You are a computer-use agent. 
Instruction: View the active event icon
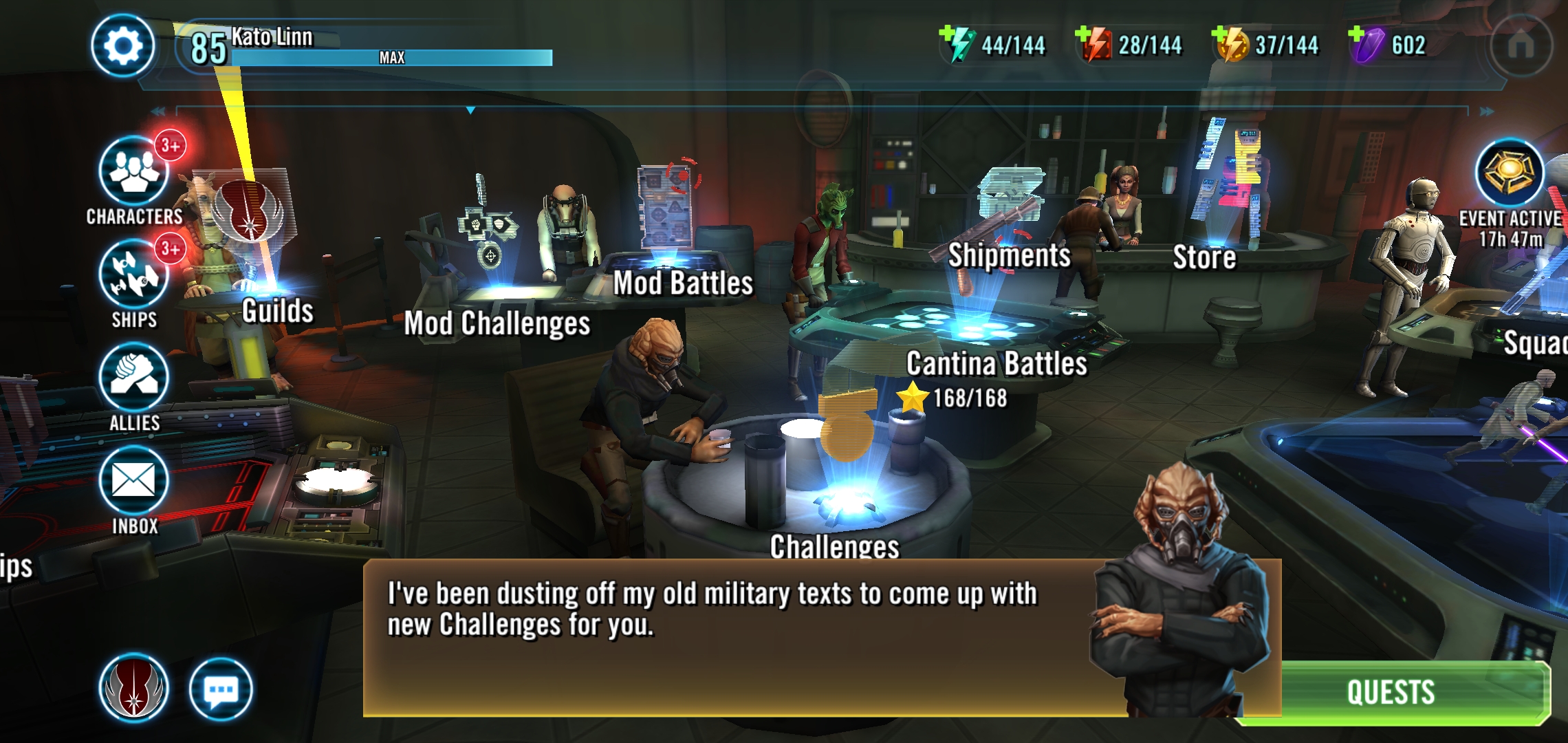tap(1510, 173)
